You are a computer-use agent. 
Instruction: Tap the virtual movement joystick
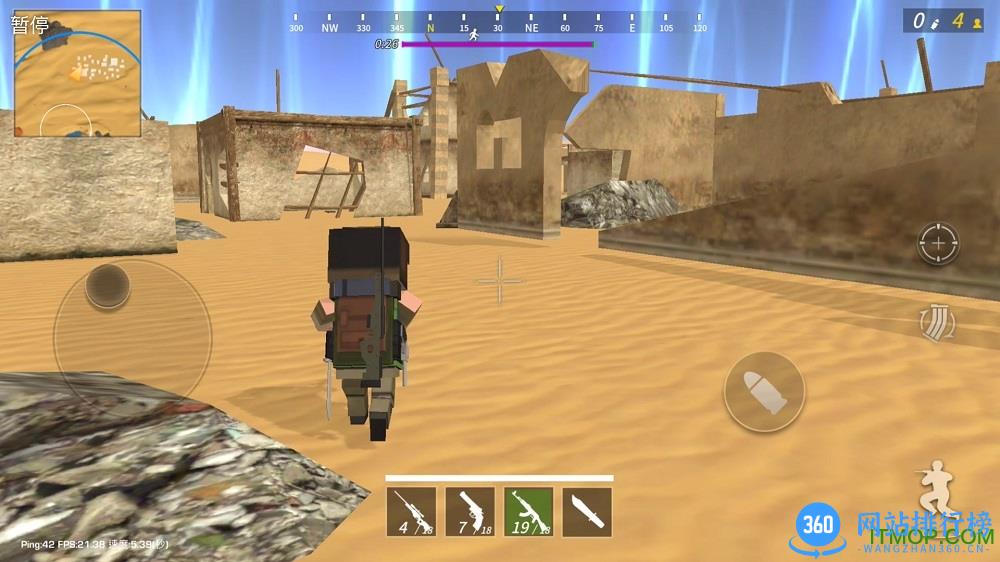click(x=107, y=287)
